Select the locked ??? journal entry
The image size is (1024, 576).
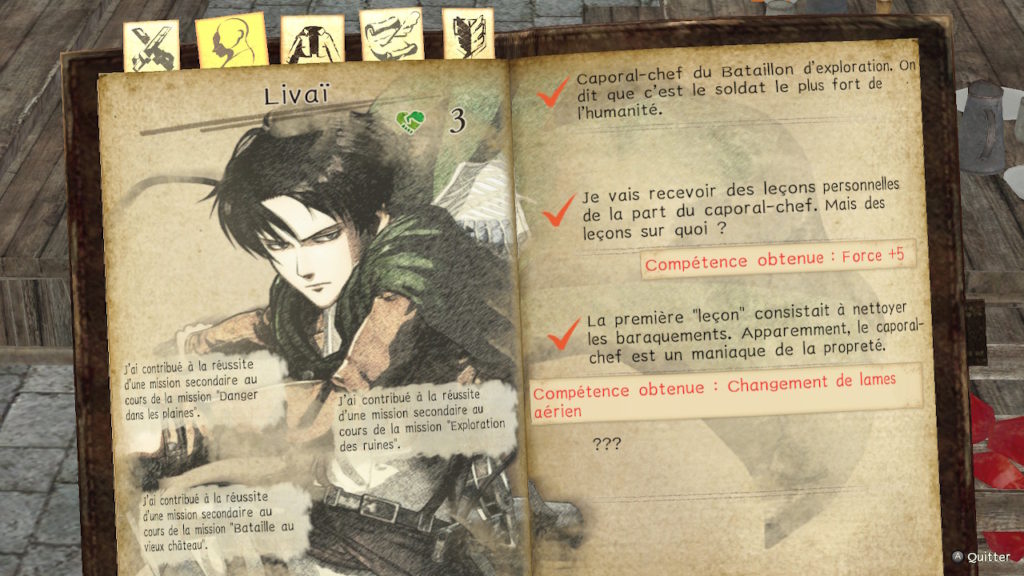(607, 442)
